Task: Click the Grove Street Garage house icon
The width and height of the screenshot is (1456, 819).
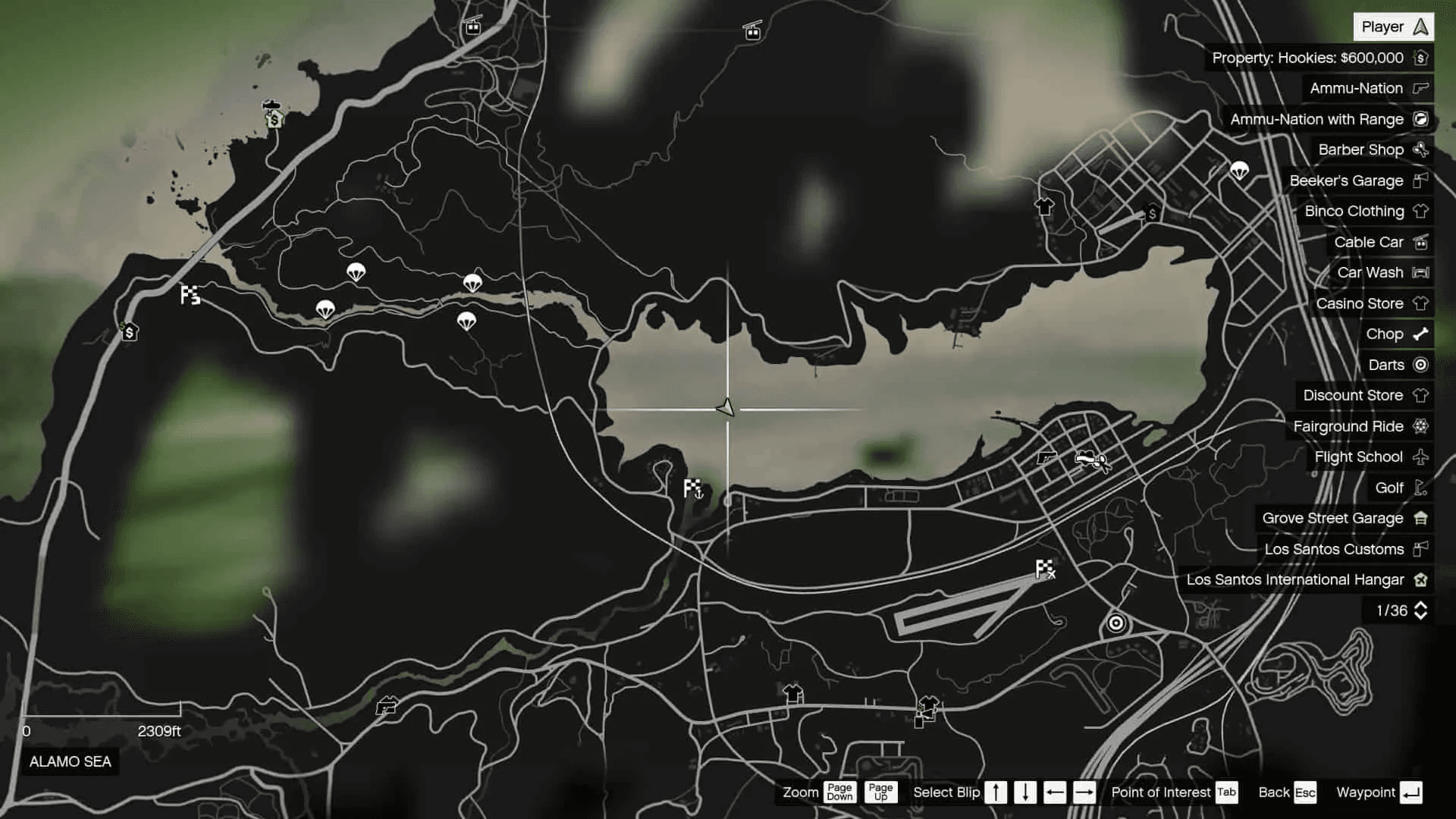Action: (1421, 518)
